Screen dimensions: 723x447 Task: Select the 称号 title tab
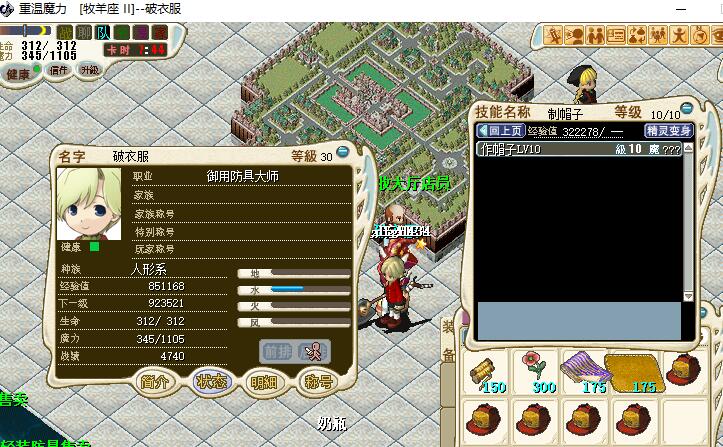(318, 381)
